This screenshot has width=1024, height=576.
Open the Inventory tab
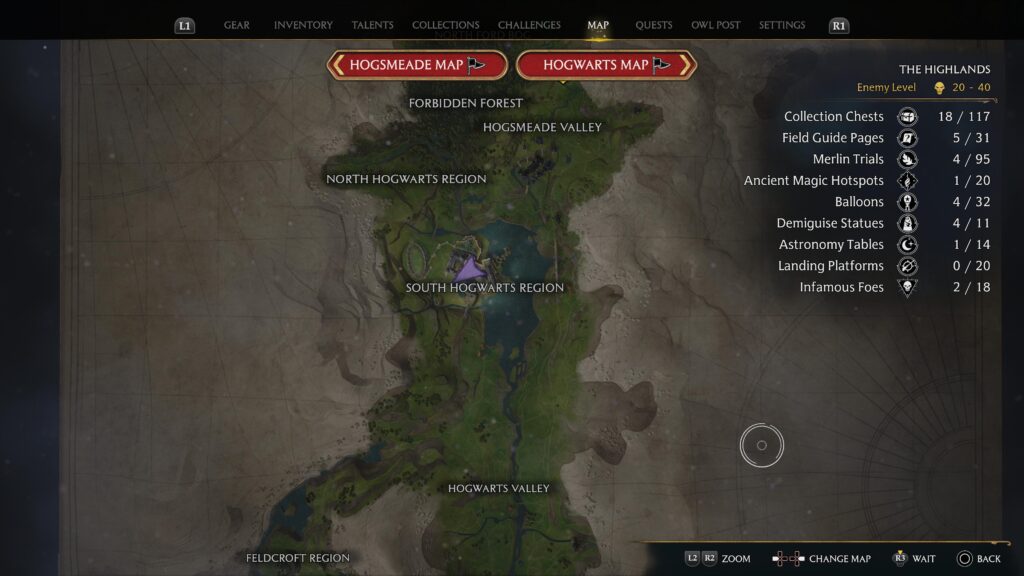303,25
